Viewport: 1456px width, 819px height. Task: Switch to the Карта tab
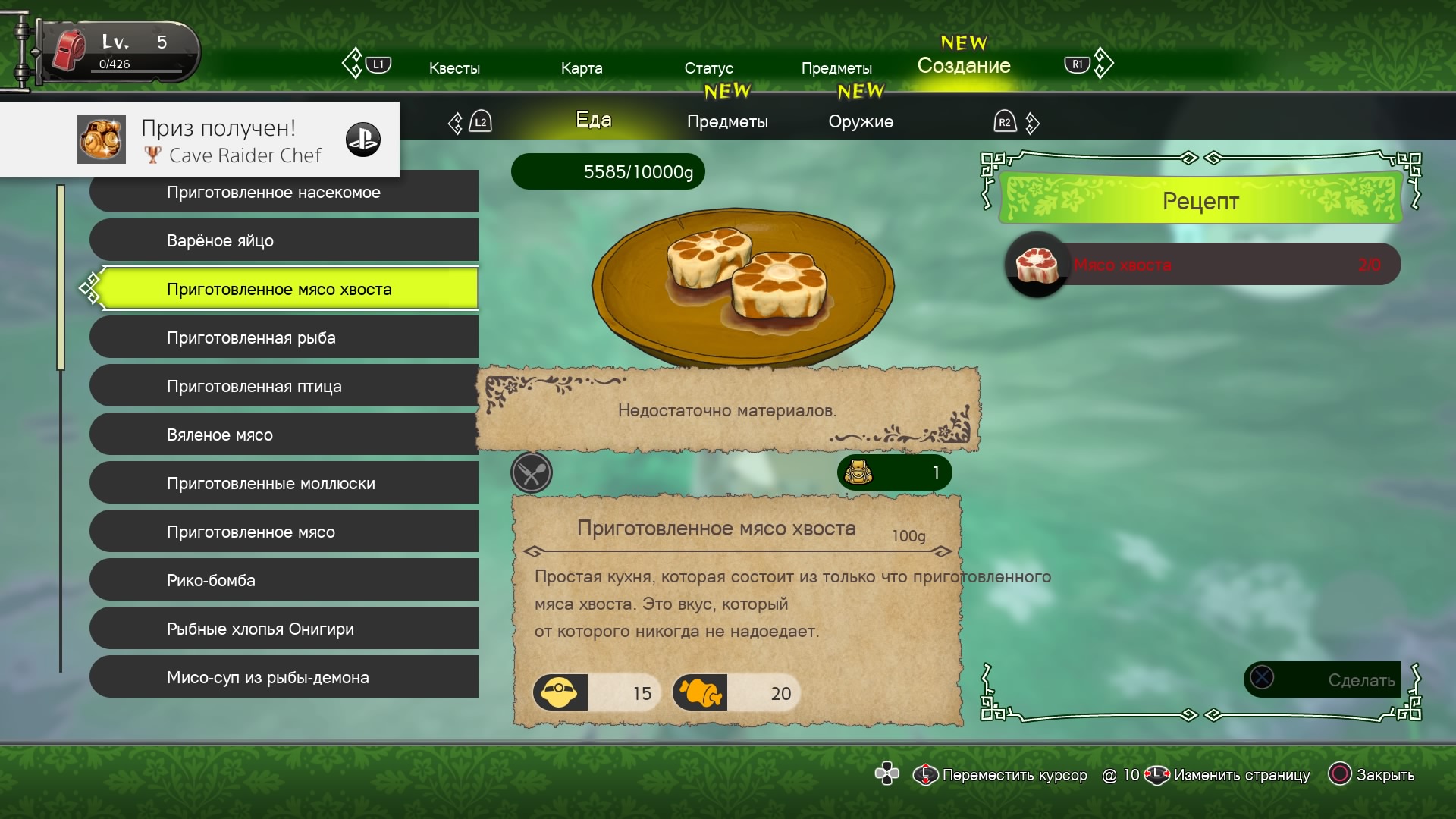pyautogui.click(x=582, y=68)
